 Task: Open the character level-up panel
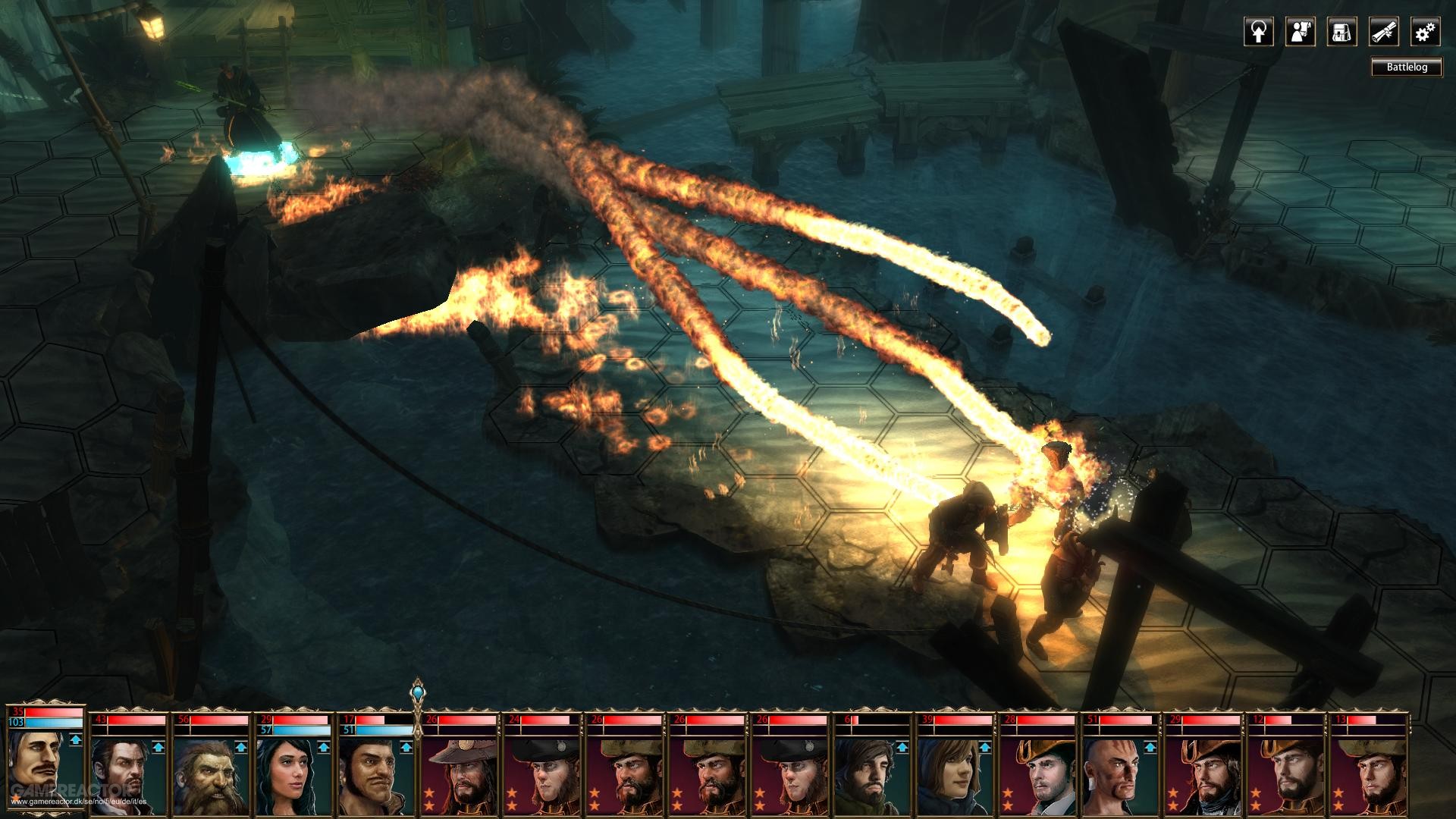(x=1258, y=33)
